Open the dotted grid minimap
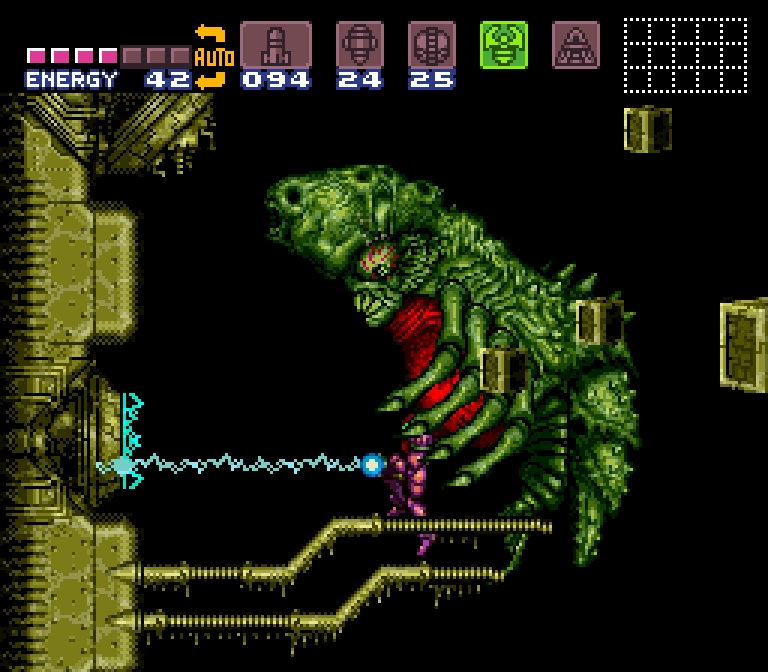This screenshot has width=768, height=672. (685, 54)
